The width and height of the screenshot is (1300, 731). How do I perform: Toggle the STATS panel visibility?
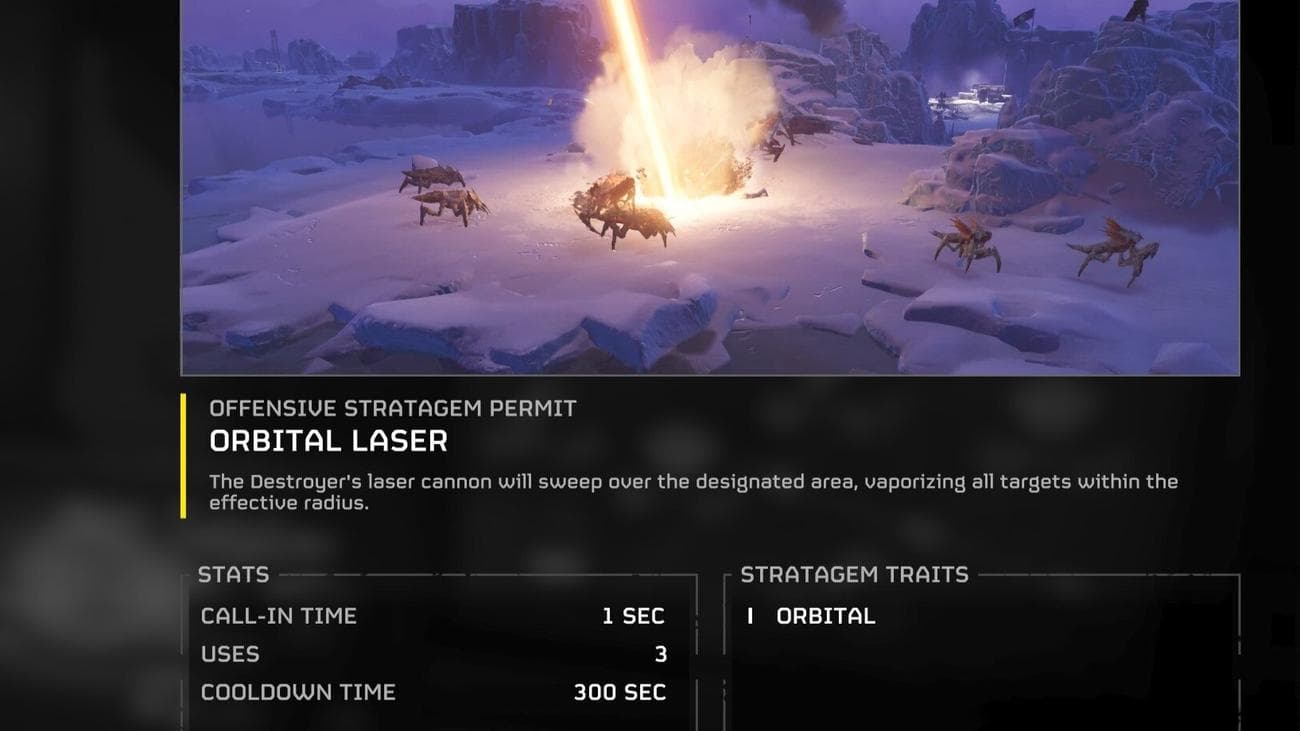pyautogui.click(x=232, y=575)
